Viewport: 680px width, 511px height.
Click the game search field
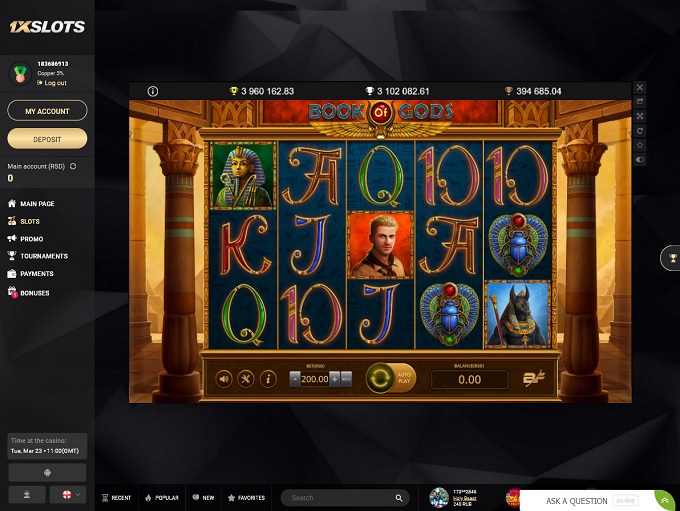[x=340, y=497]
